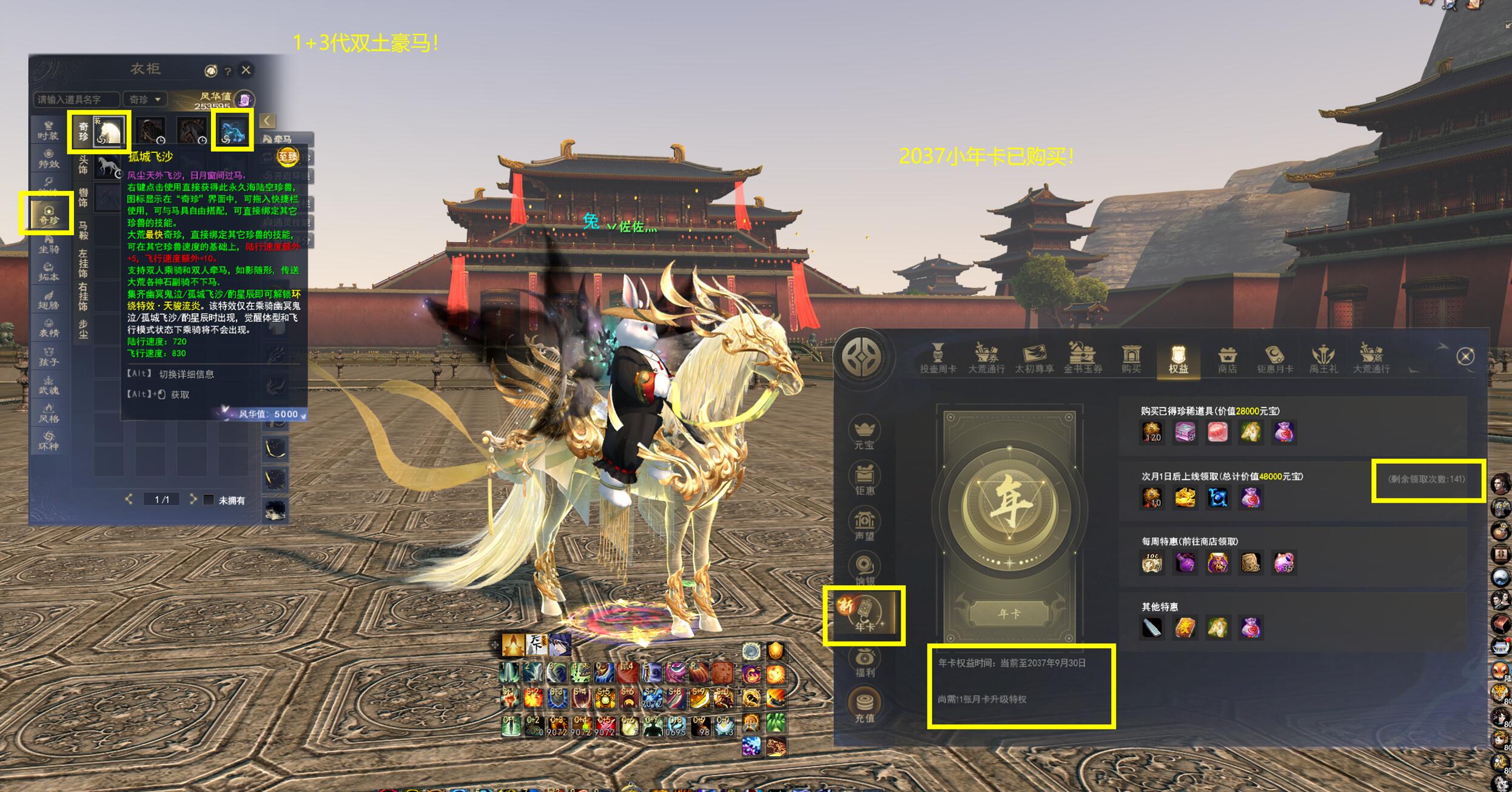
Task: Close the 衣柜 wardrobe window
Action: click(246, 70)
